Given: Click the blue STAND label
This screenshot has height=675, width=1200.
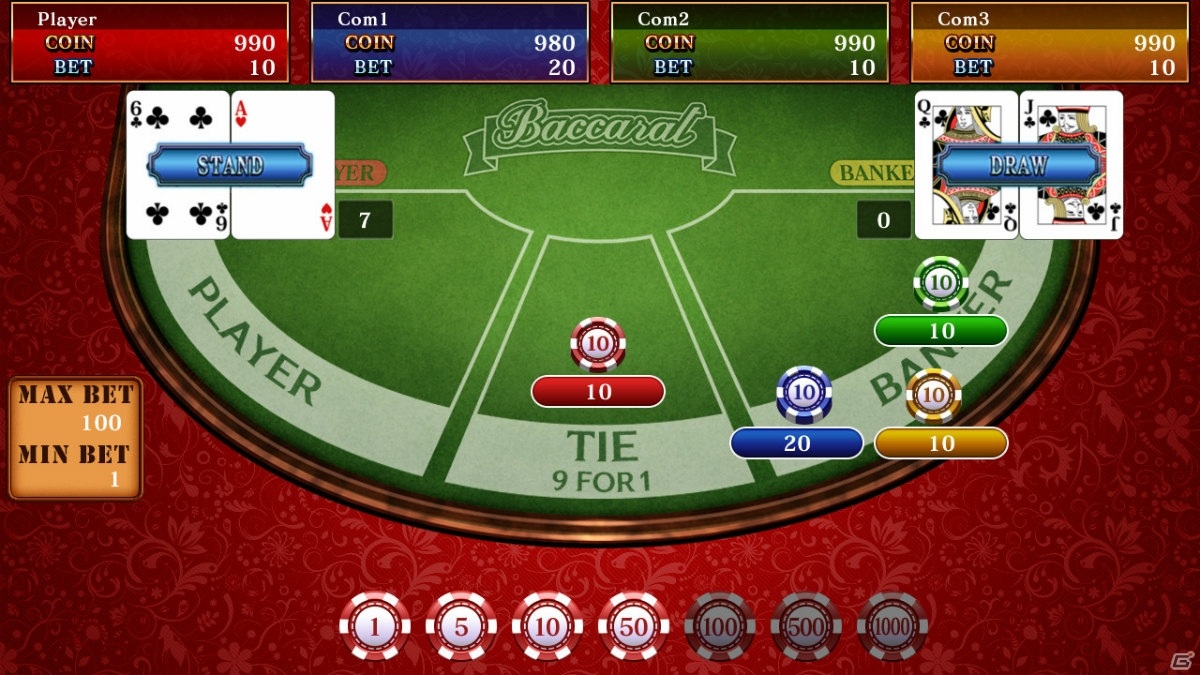Looking at the screenshot, I should click(230, 165).
